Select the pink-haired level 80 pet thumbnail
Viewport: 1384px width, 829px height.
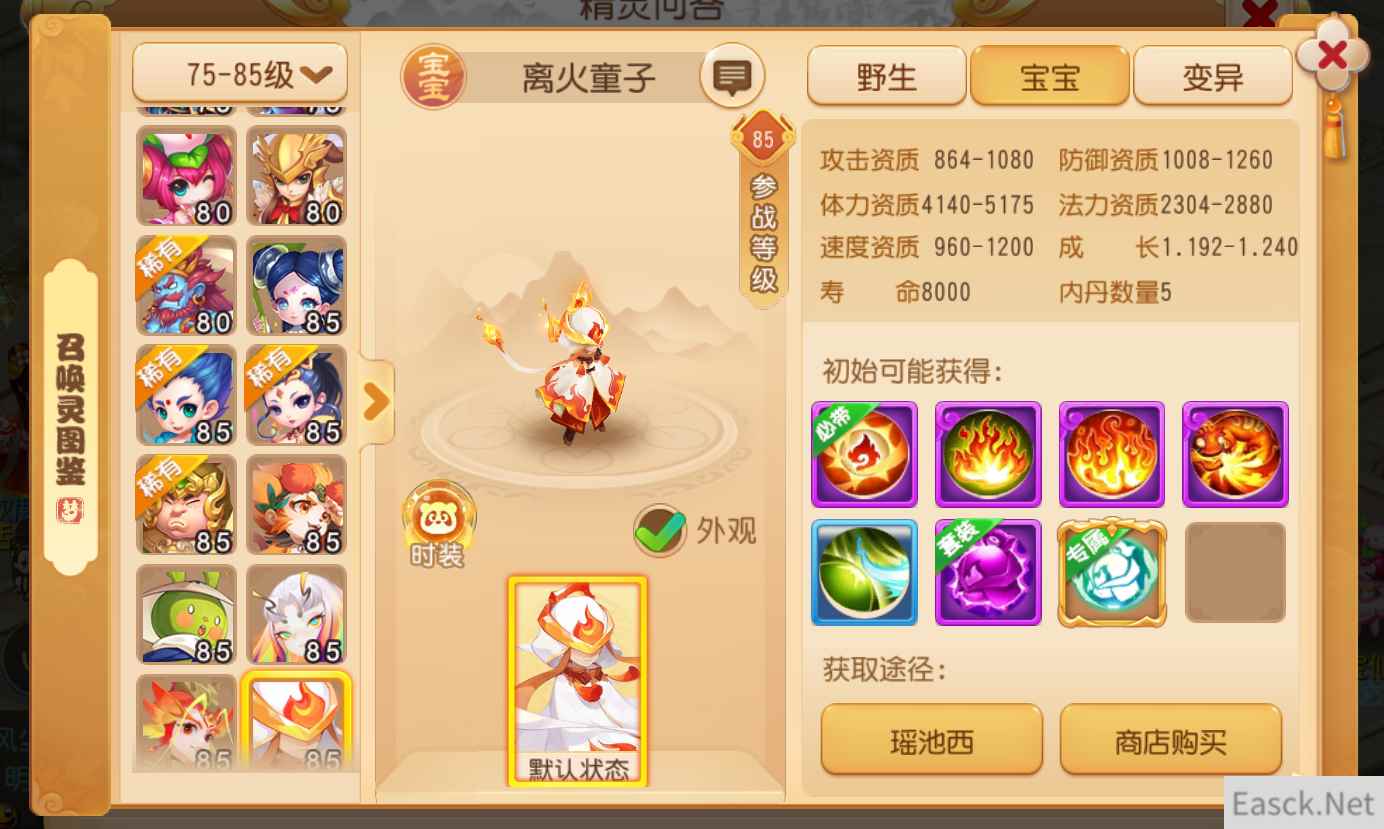tap(184, 176)
